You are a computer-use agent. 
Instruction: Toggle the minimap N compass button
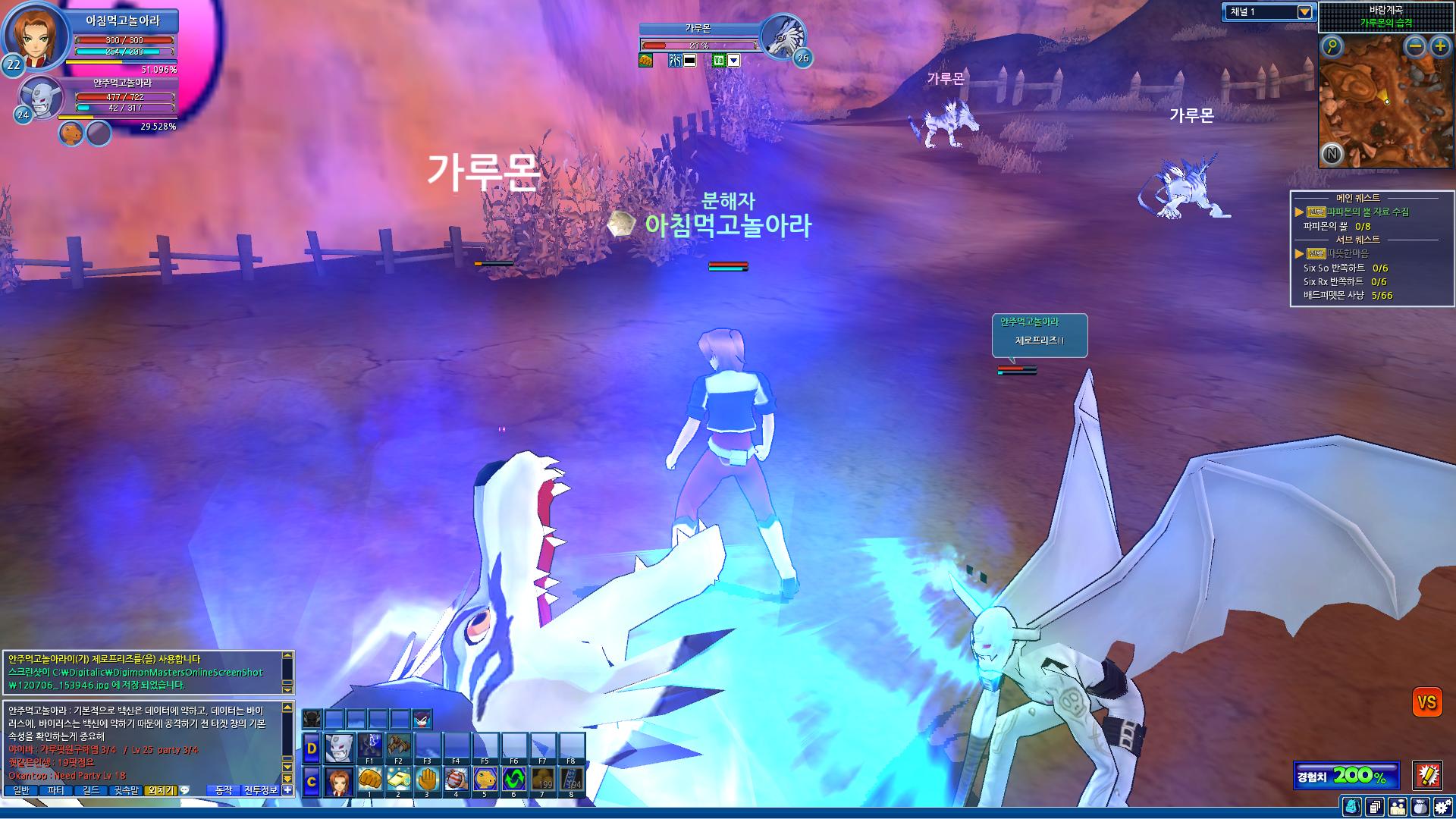(x=1332, y=155)
